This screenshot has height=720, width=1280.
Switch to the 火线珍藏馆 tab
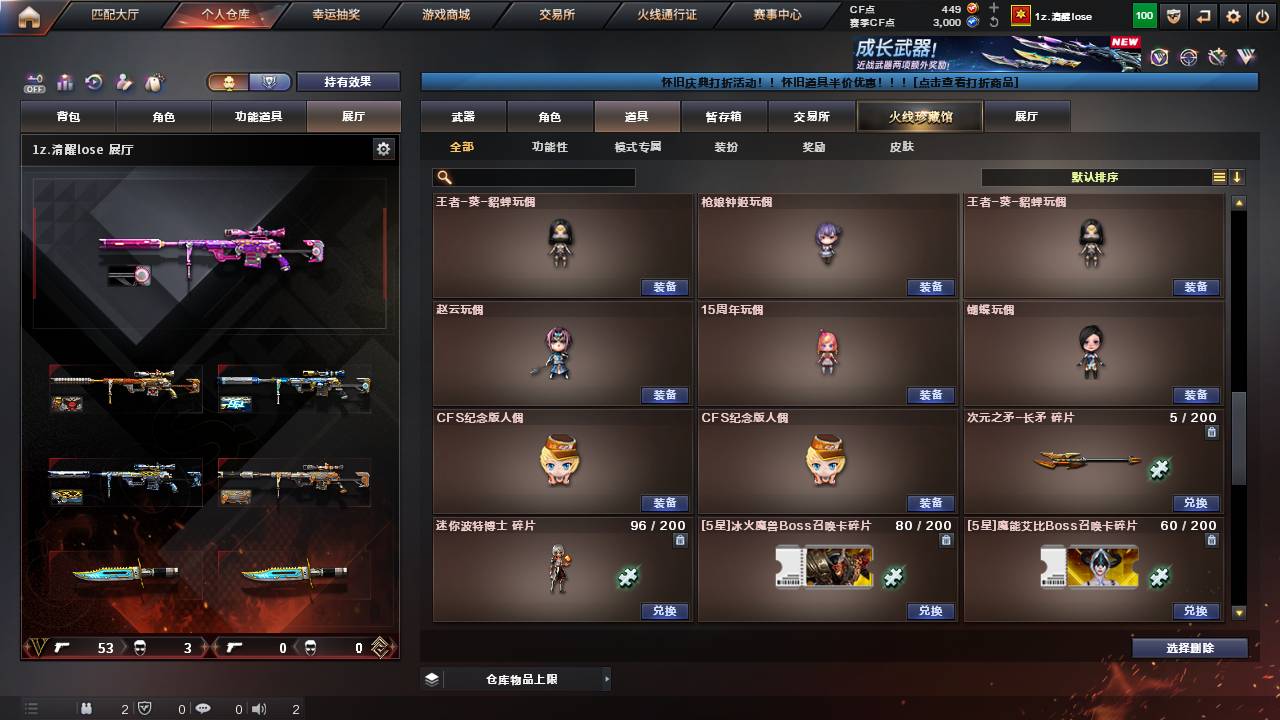[918, 116]
